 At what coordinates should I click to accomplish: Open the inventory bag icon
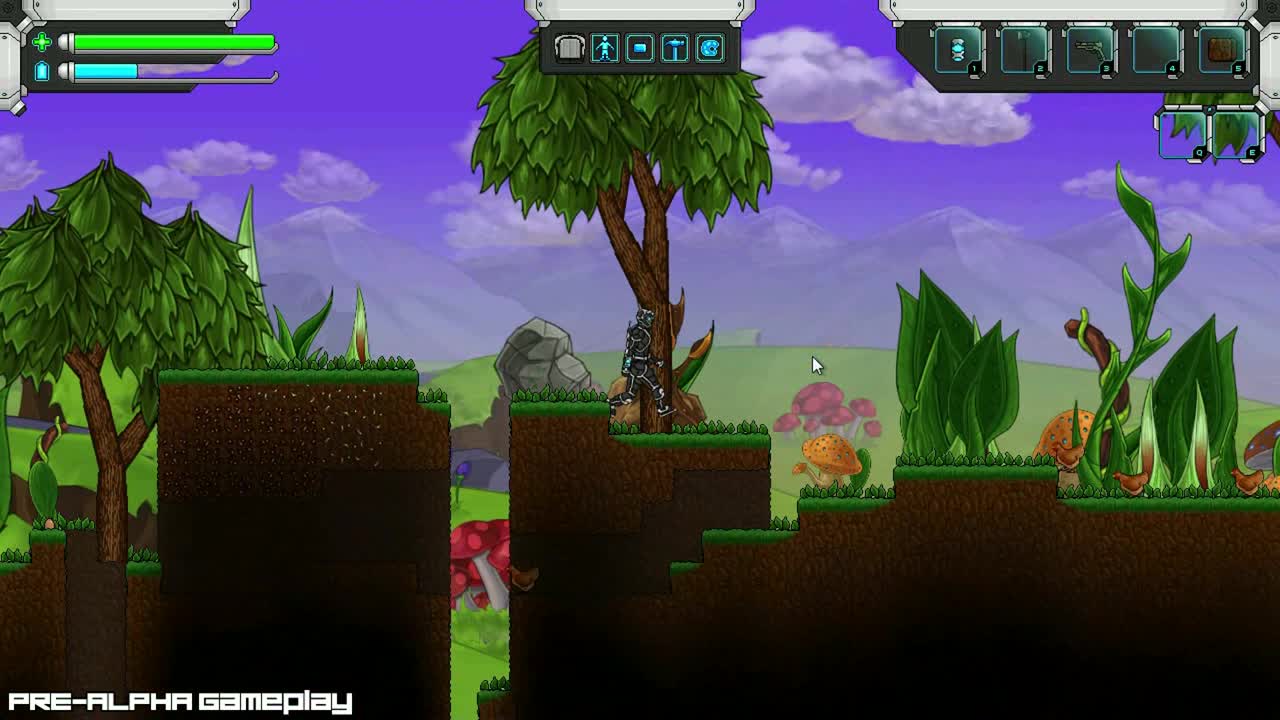(x=568, y=47)
